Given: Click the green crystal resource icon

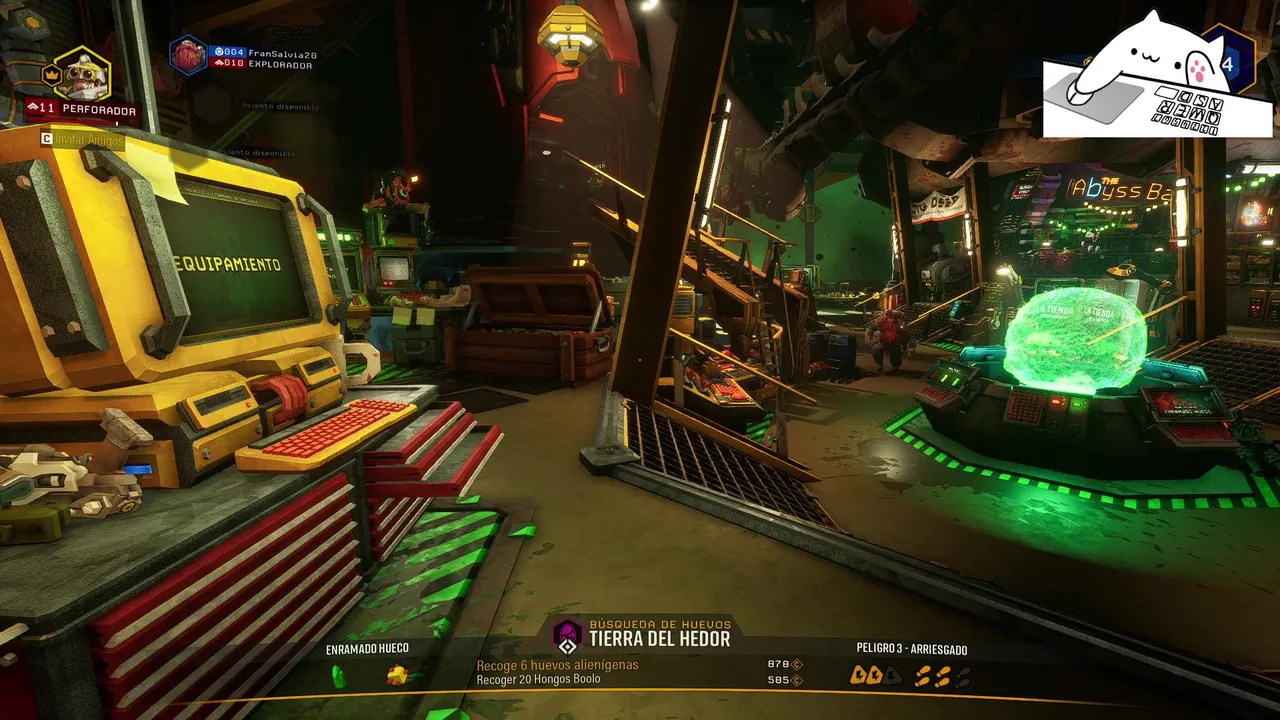Looking at the screenshot, I should click(x=338, y=677).
